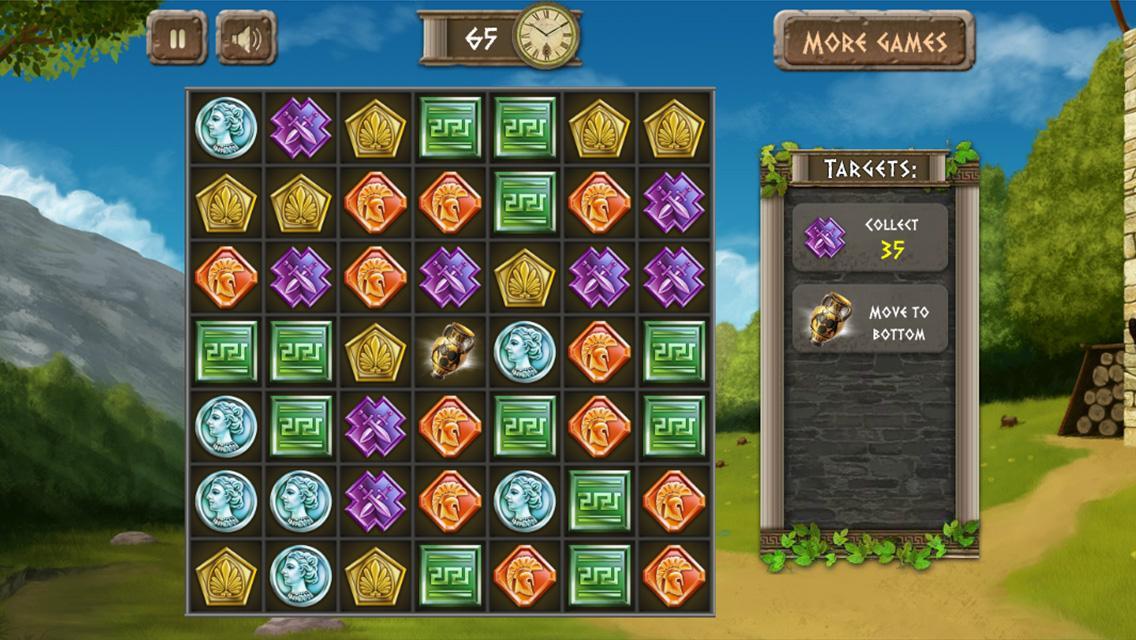Select the gold pentagon tile left of the amphora
Image resolution: width=1136 pixels, height=640 pixels.
tap(375, 352)
